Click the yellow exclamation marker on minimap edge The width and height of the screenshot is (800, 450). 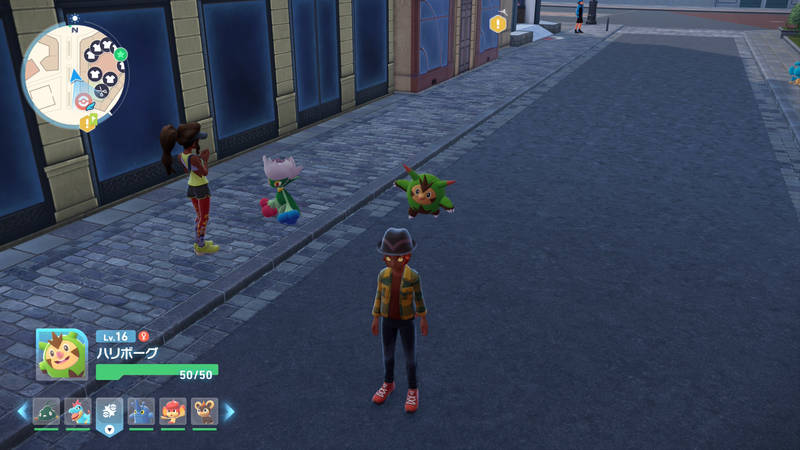click(87, 122)
